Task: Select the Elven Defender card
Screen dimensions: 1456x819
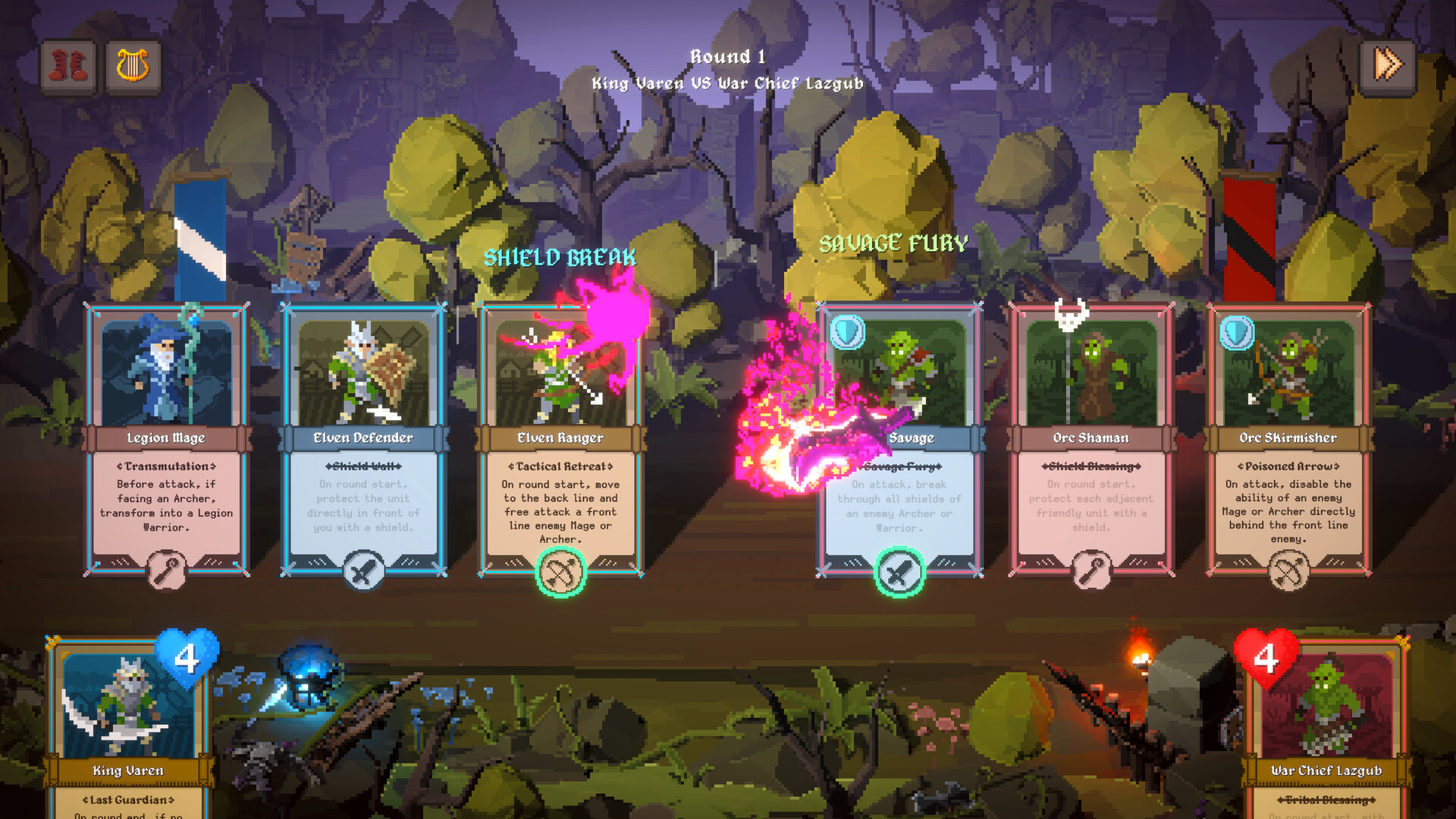Action: click(x=363, y=440)
